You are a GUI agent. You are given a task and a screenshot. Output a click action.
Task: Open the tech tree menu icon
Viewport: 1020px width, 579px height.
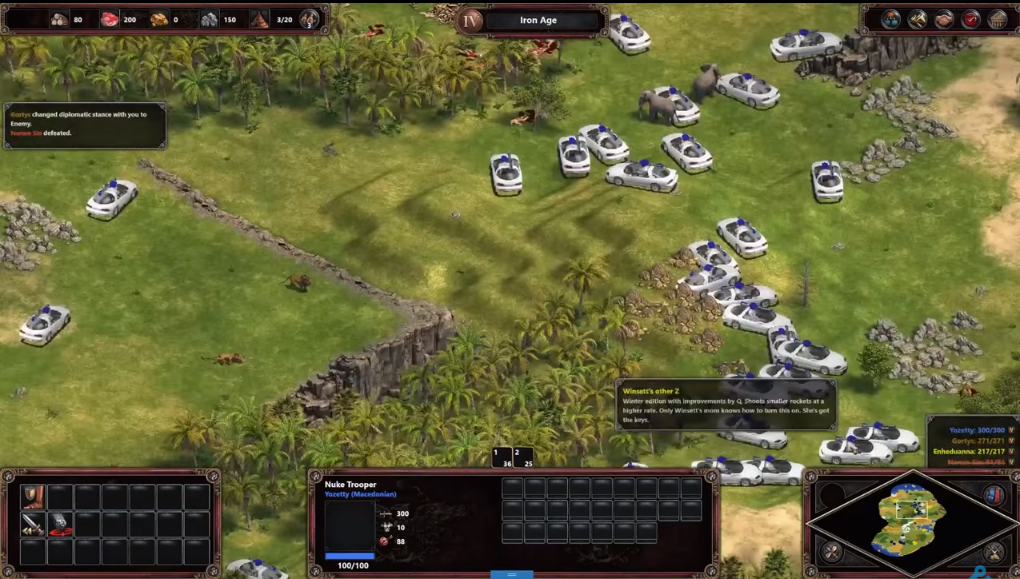point(891,19)
